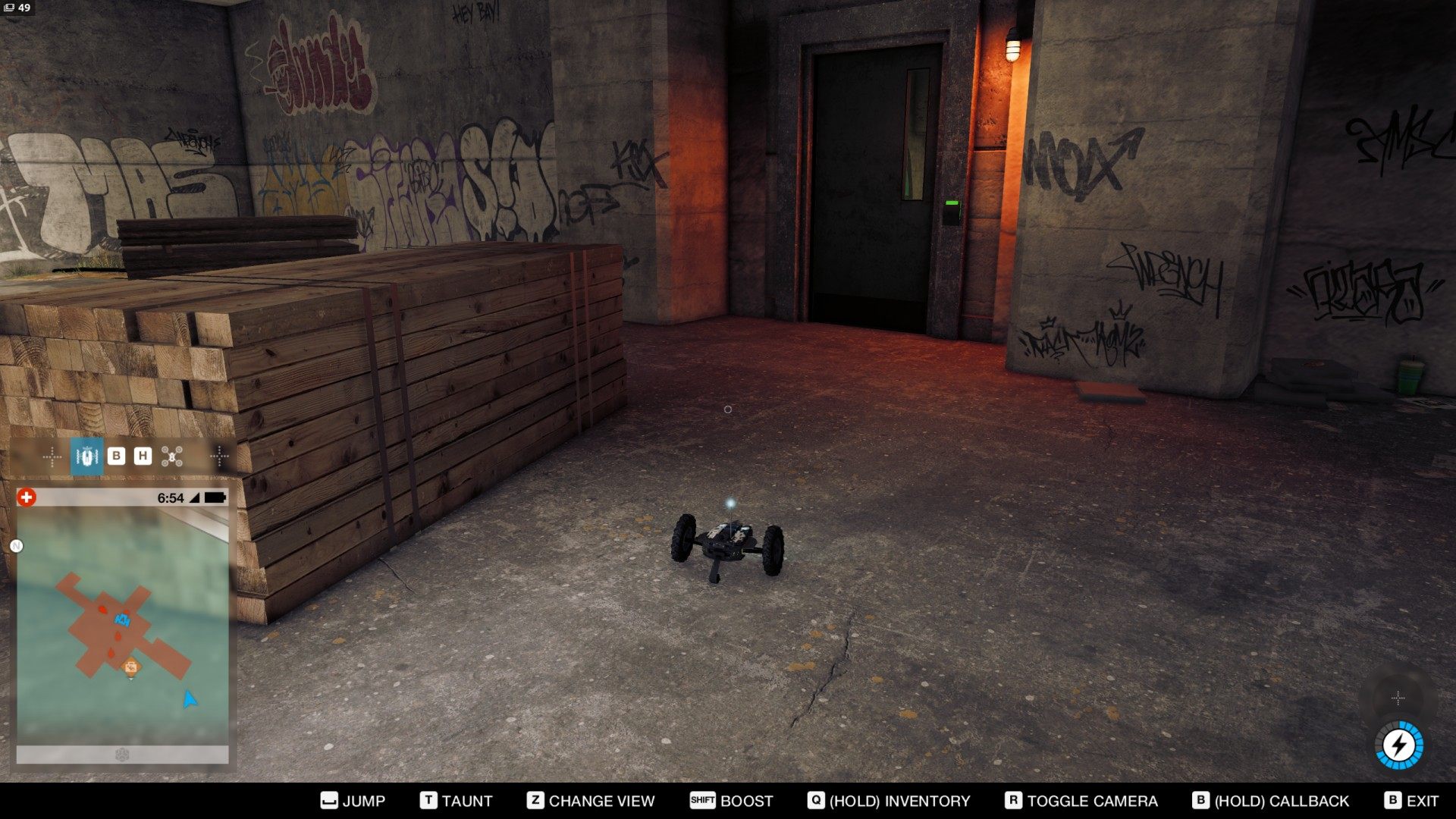Choose the quadcopter drone gadget icon
The image size is (1456, 819).
click(172, 457)
